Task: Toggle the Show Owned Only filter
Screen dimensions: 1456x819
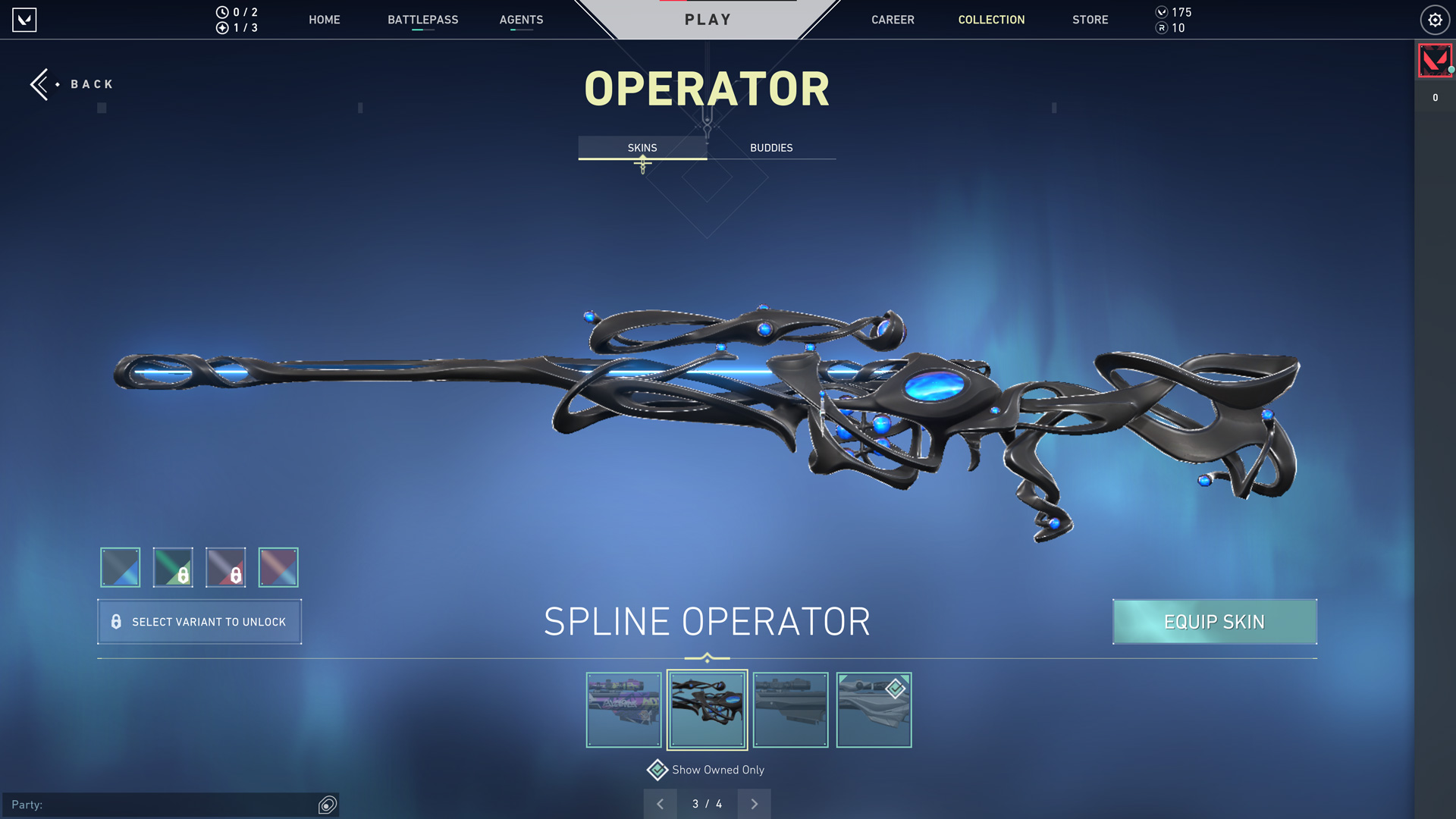Action: tap(657, 770)
